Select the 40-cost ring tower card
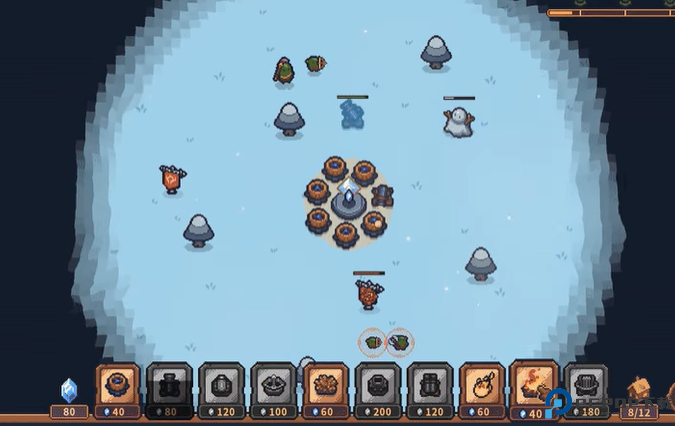Image resolution: width=675 pixels, height=426 pixels. pos(117,389)
